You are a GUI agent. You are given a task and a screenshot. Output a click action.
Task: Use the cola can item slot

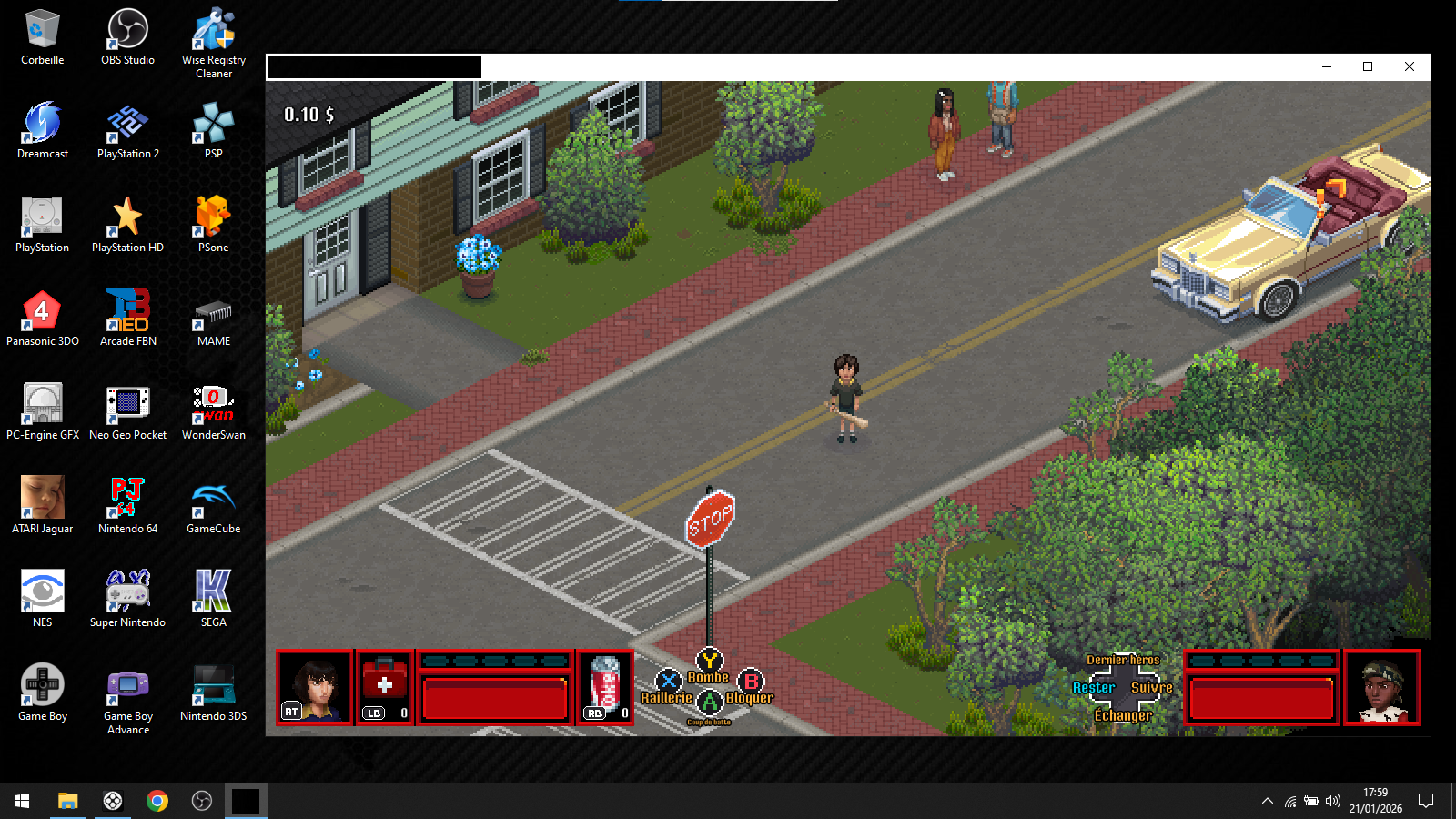[605, 687]
